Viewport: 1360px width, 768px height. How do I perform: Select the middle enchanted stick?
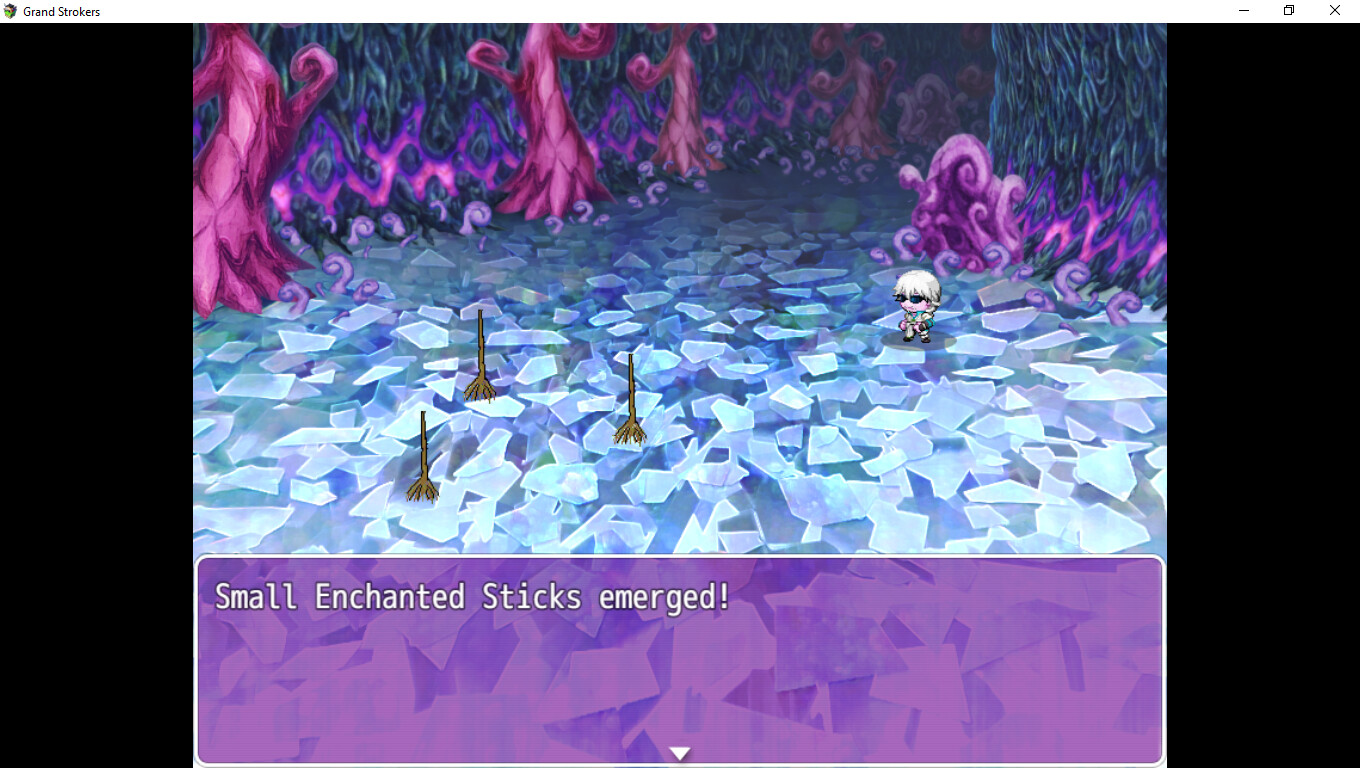480,355
